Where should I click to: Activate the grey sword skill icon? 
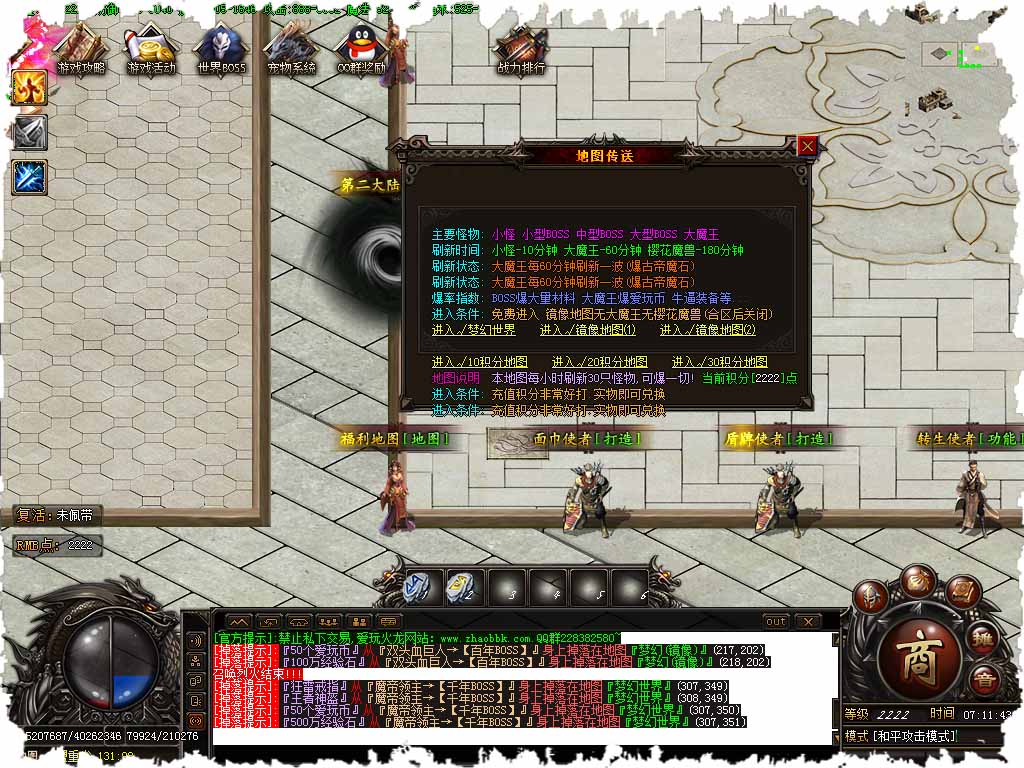[29, 132]
